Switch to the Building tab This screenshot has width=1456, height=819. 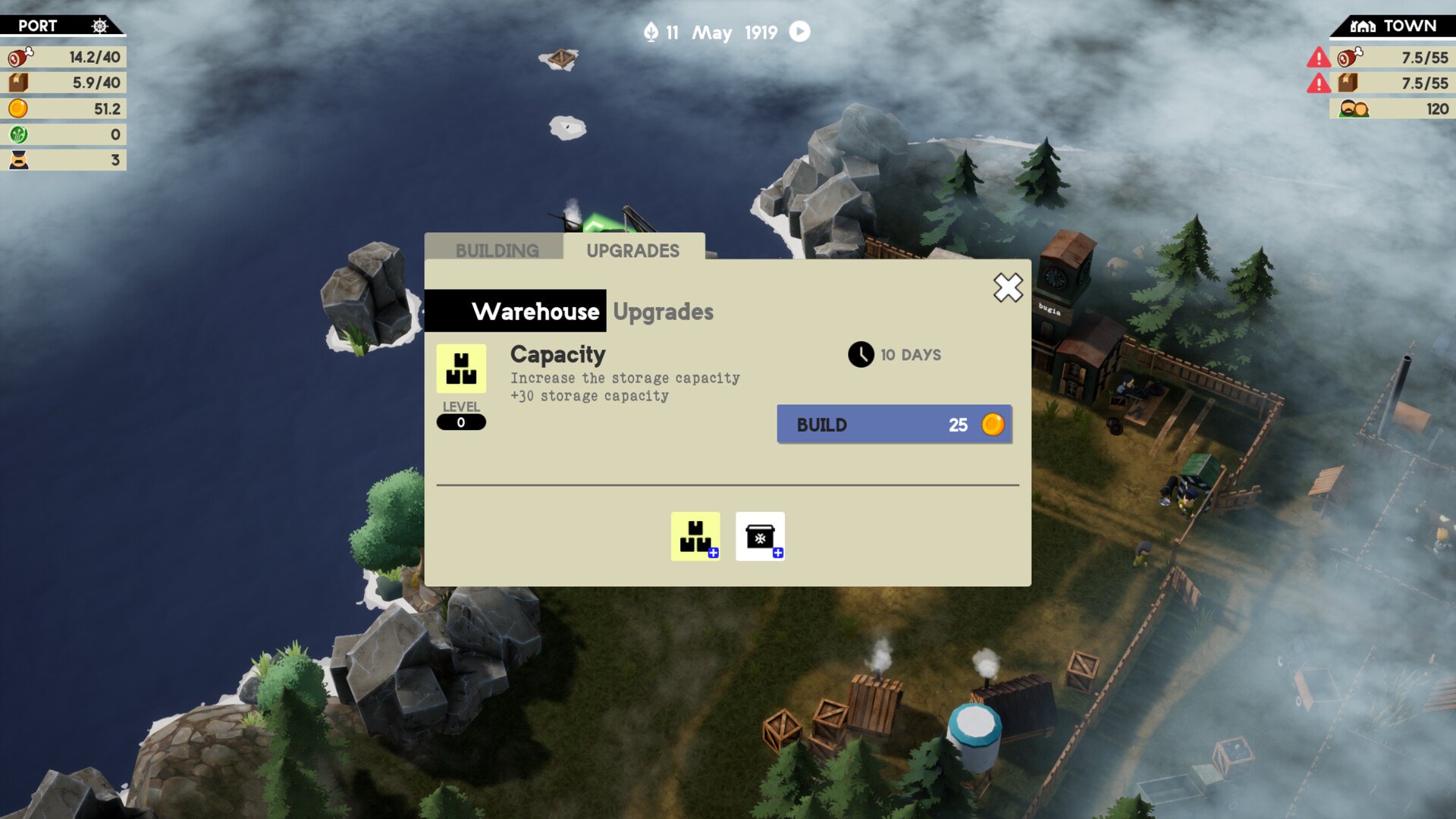(497, 249)
